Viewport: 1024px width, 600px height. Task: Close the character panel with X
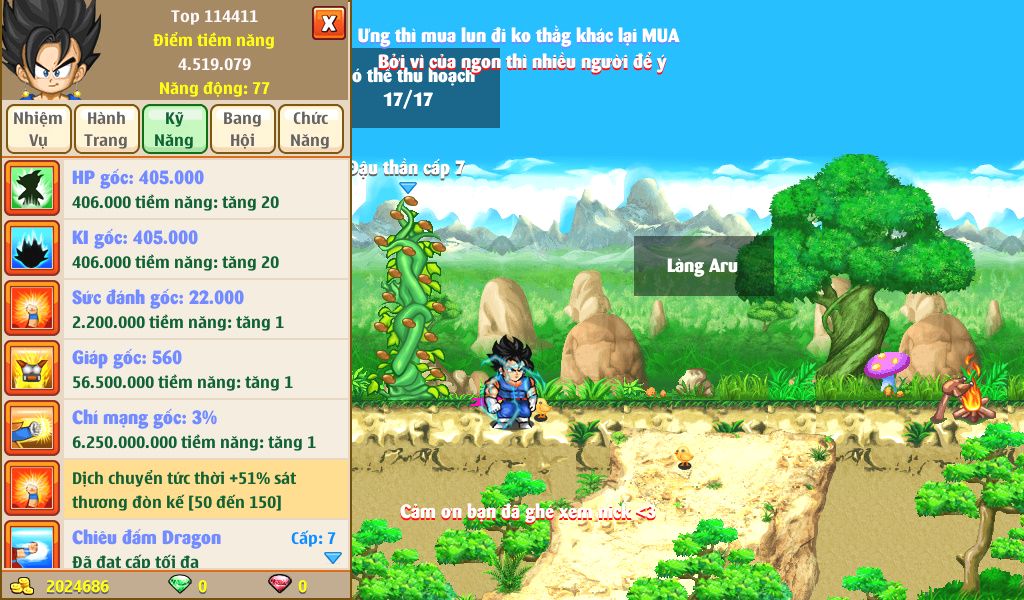pos(328,23)
